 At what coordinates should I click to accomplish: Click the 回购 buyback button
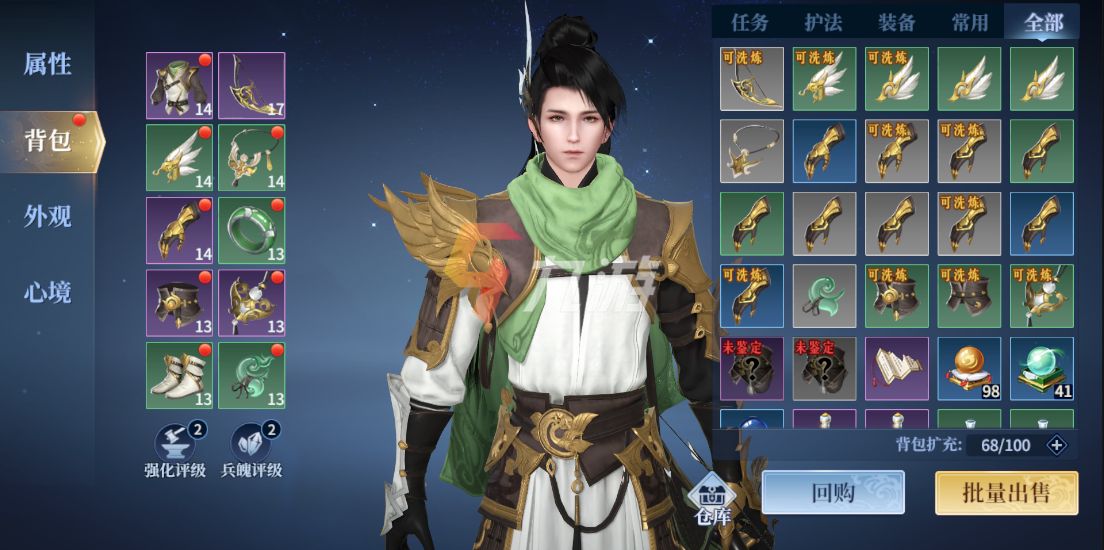pyautogui.click(x=833, y=492)
